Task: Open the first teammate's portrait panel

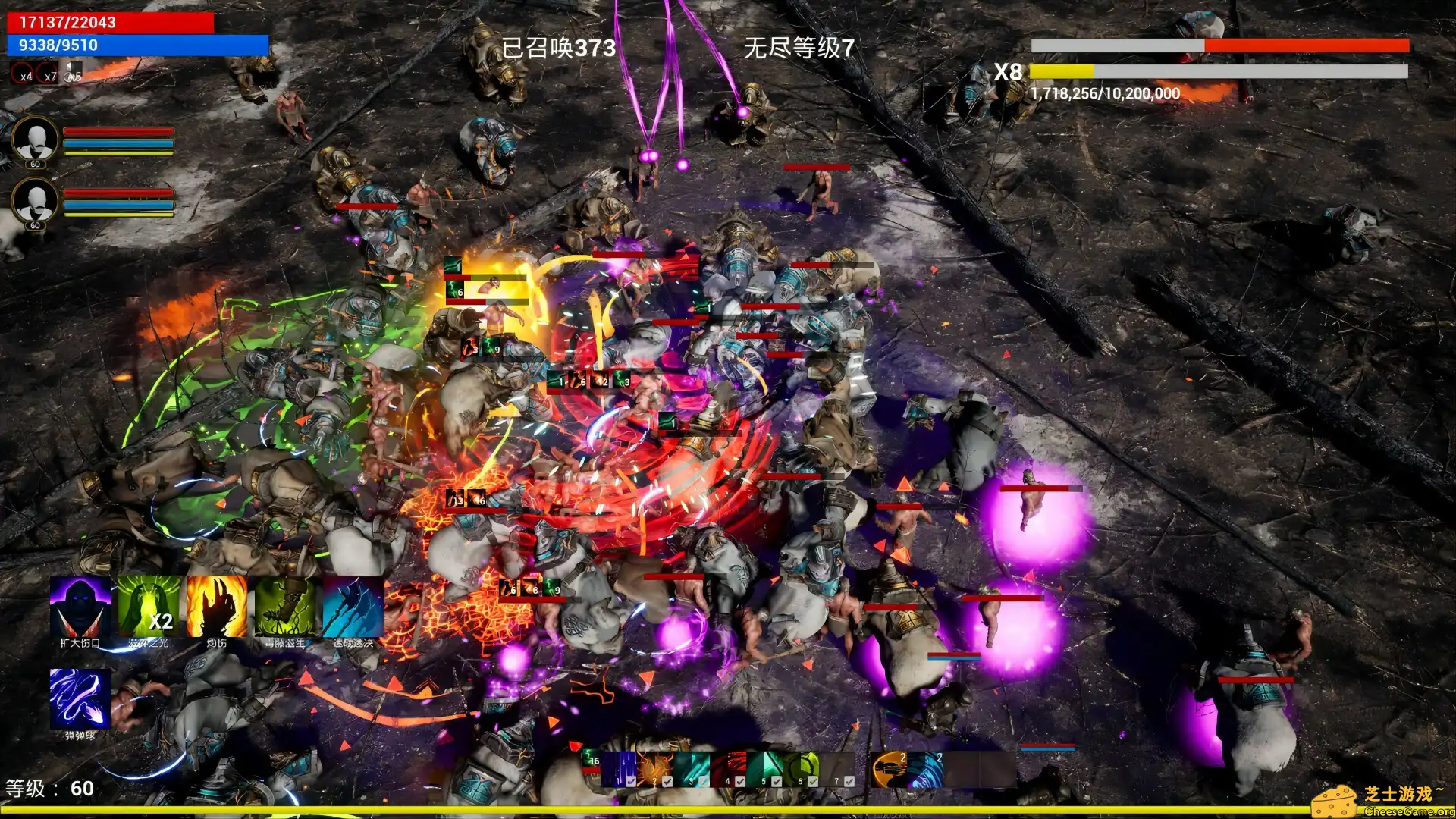Action: [x=34, y=140]
